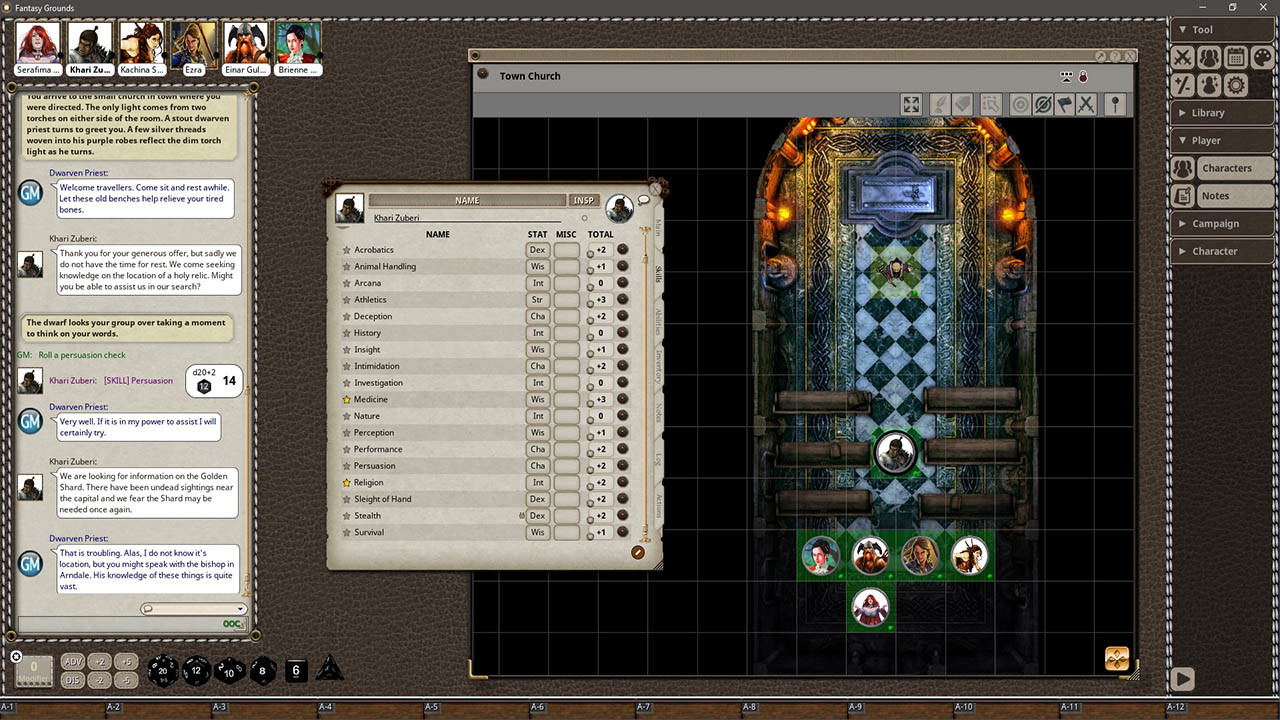Screen dimensions: 1280x720
Task: Toggle the proficiency radio button beside Acrobatics
Action: [590, 252]
